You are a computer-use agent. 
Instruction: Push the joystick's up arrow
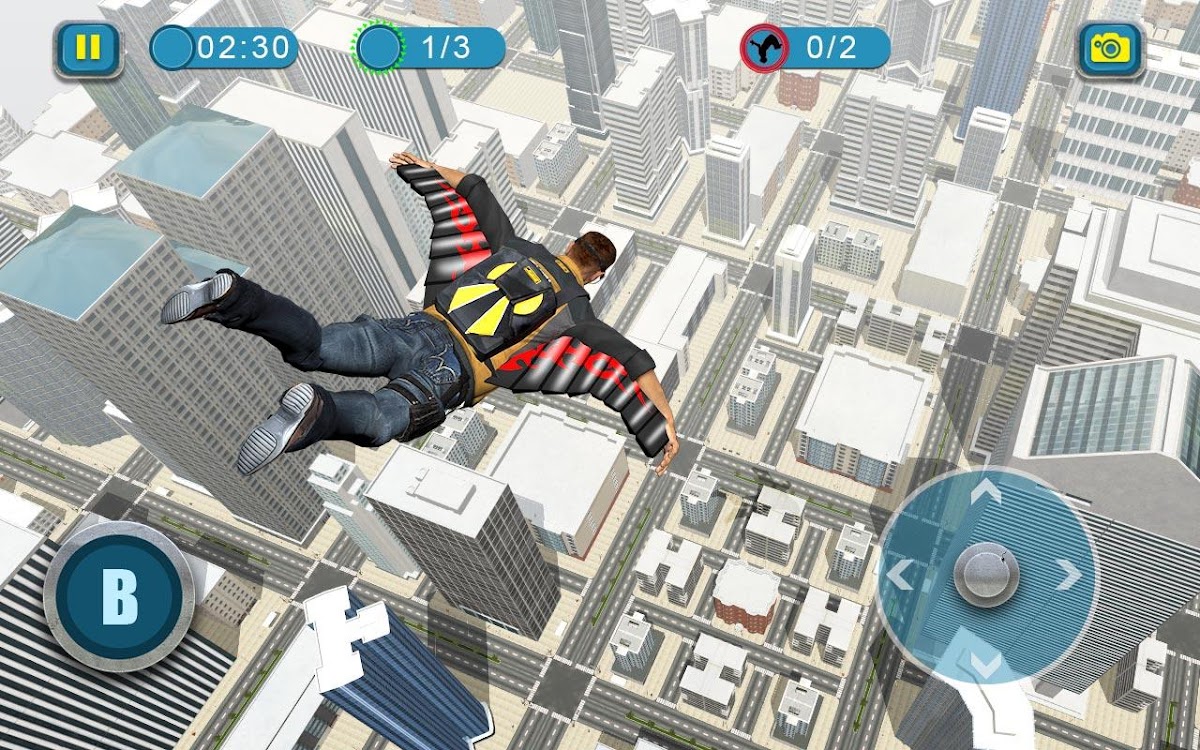click(x=986, y=490)
